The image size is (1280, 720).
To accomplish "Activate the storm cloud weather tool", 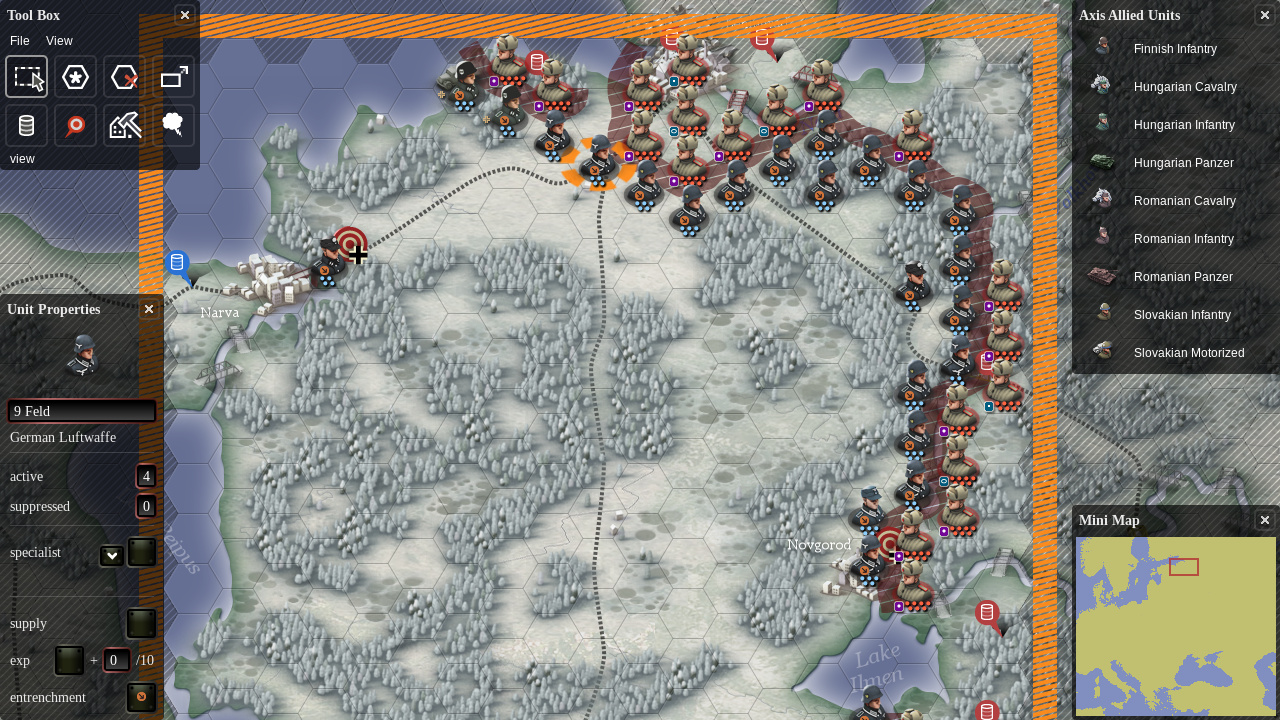I will click(174, 126).
